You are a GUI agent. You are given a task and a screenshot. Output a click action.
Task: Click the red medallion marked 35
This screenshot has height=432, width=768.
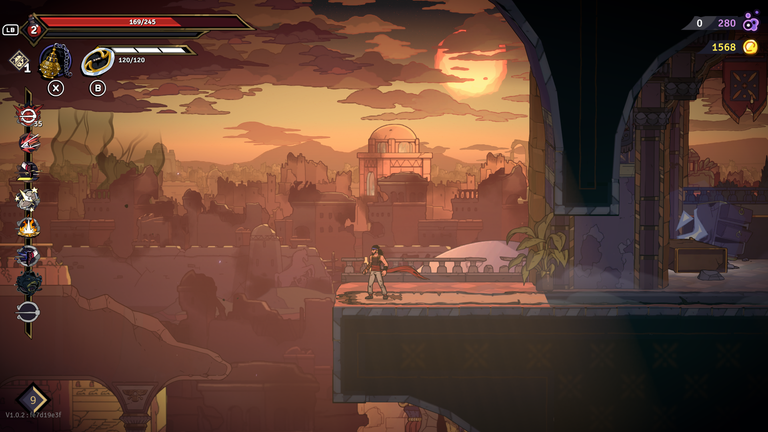point(27,114)
